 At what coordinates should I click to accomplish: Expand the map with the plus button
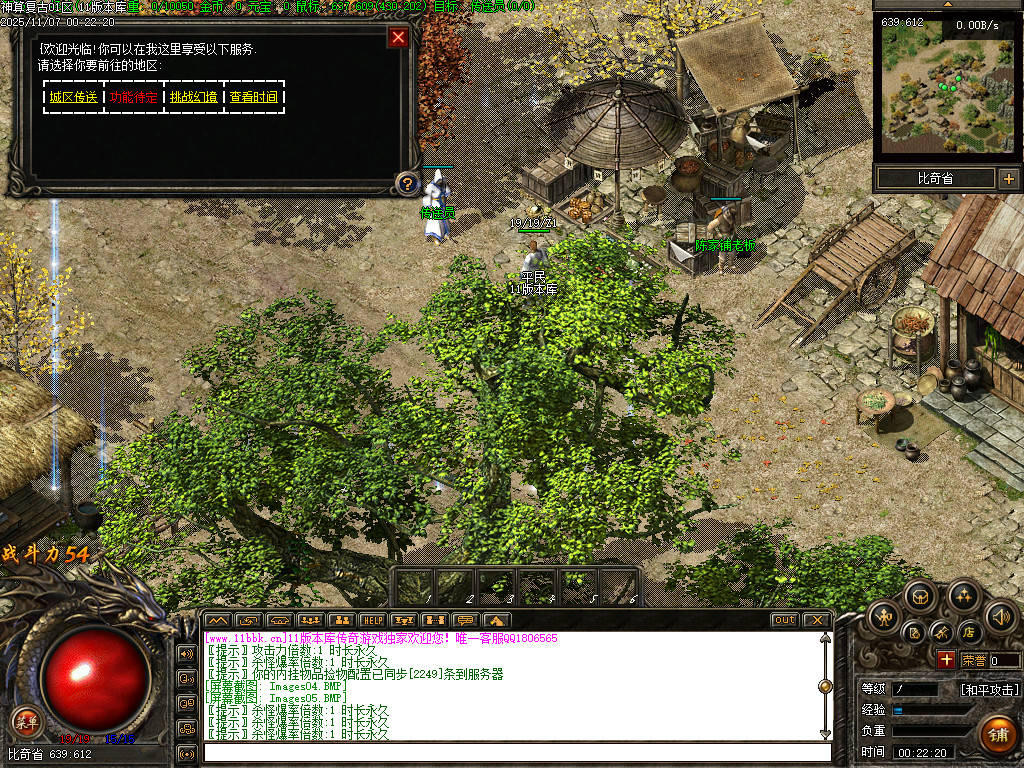coord(1008,179)
